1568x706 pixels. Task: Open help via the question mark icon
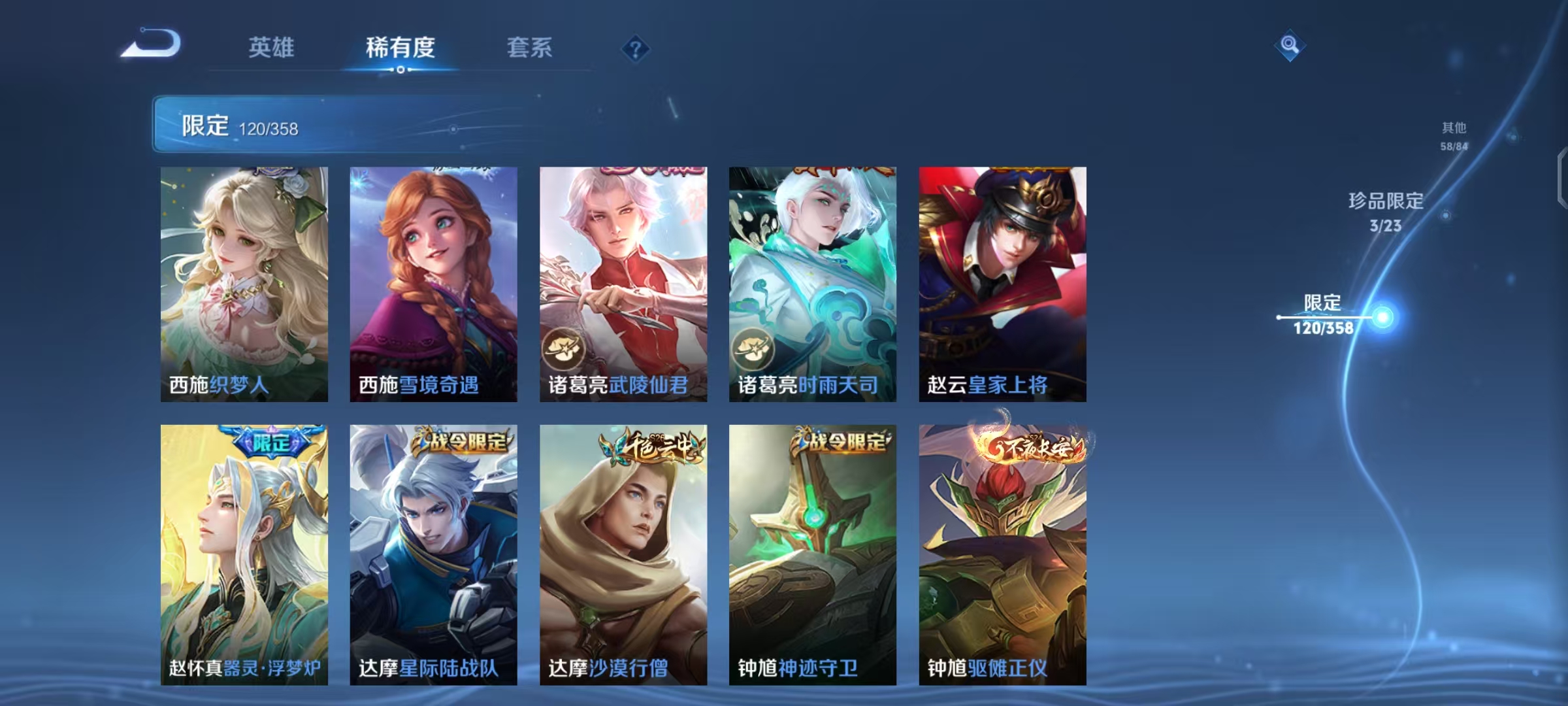(634, 49)
